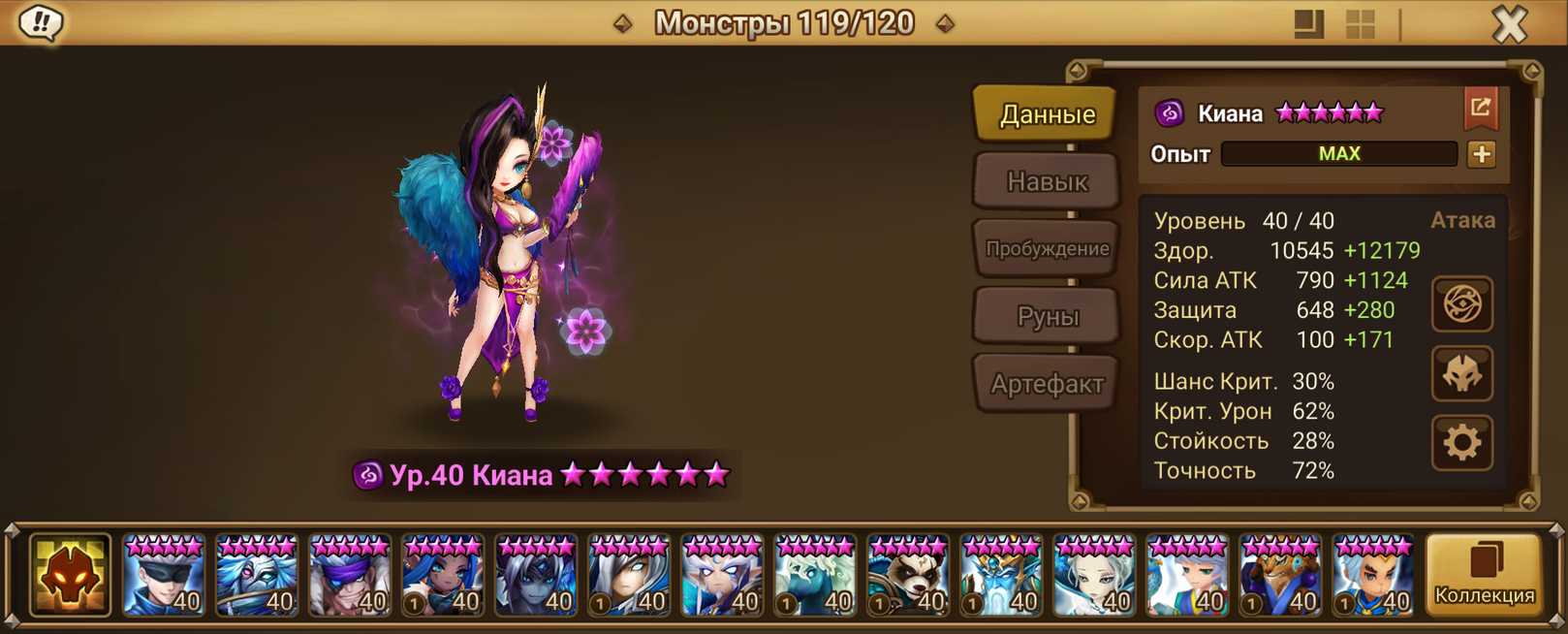
Task: Switch to the Данные tab
Action: click(x=1047, y=114)
